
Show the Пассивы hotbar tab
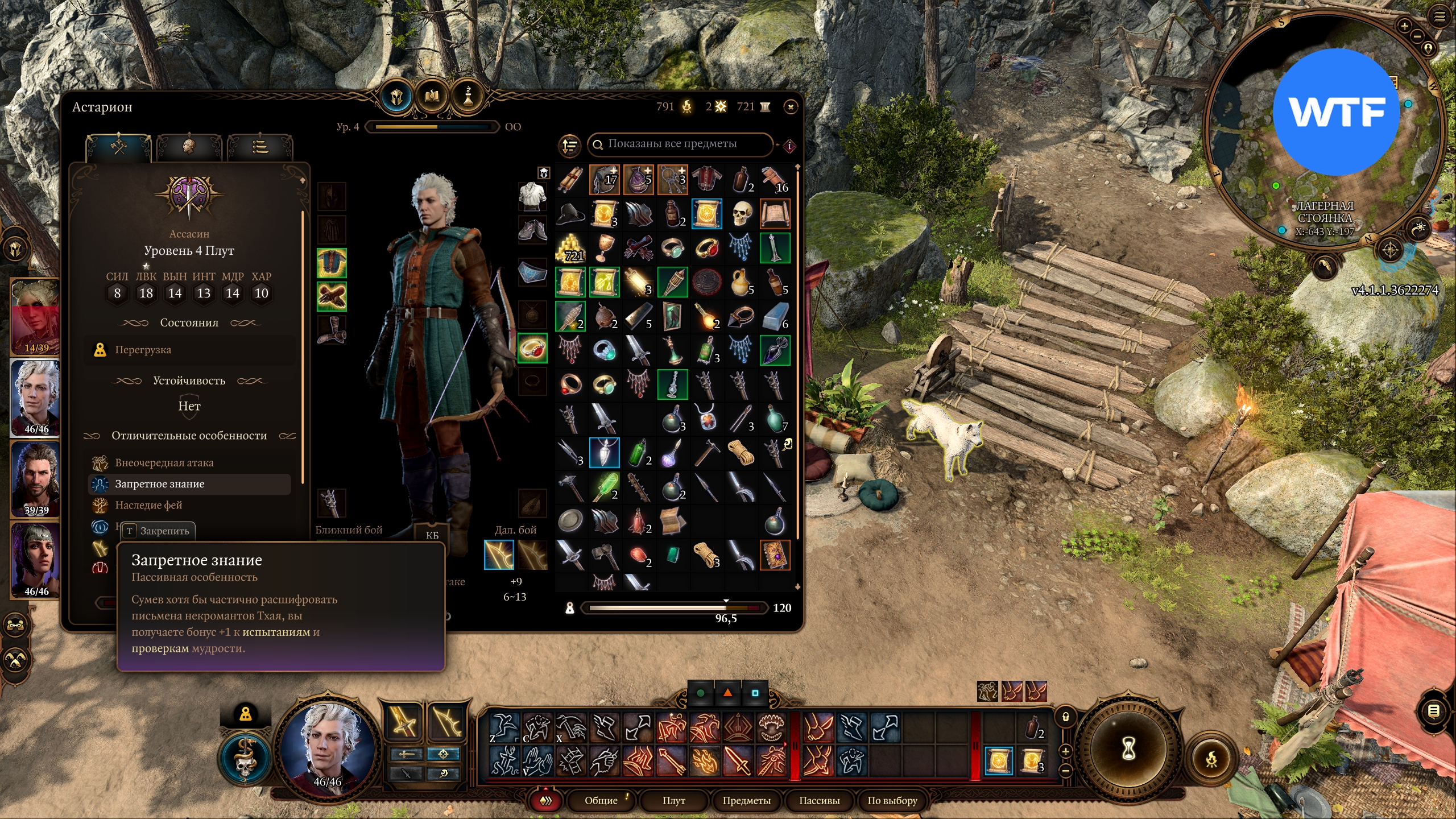tap(819, 800)
